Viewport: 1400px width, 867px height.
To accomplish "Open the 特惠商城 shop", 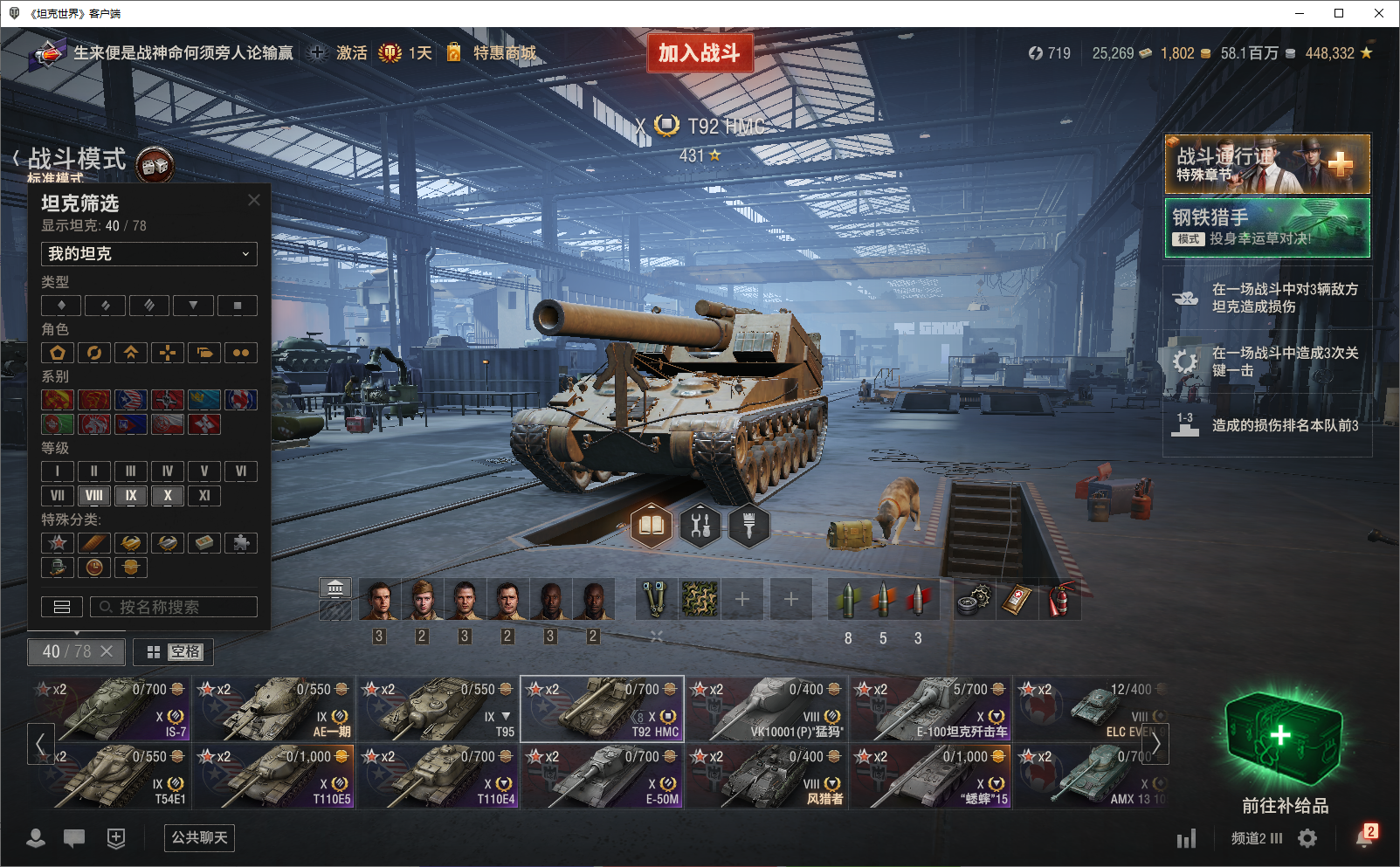I will (x=504, y=53).
